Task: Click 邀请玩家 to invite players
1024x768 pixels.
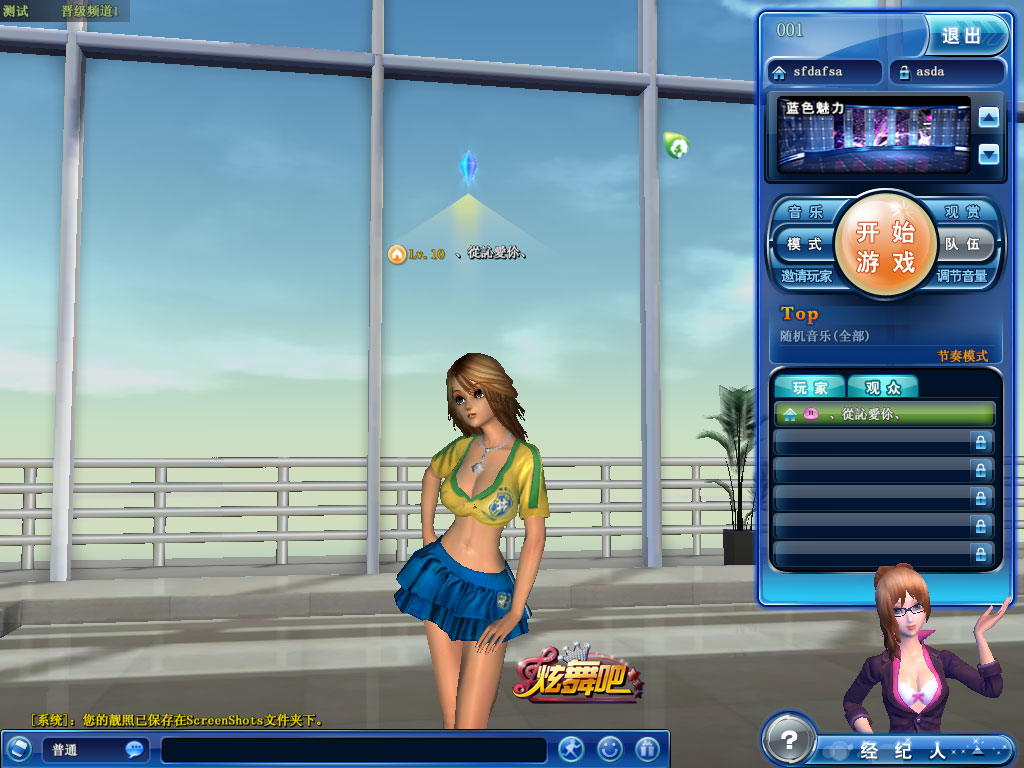Action: [x=807, y=277]
